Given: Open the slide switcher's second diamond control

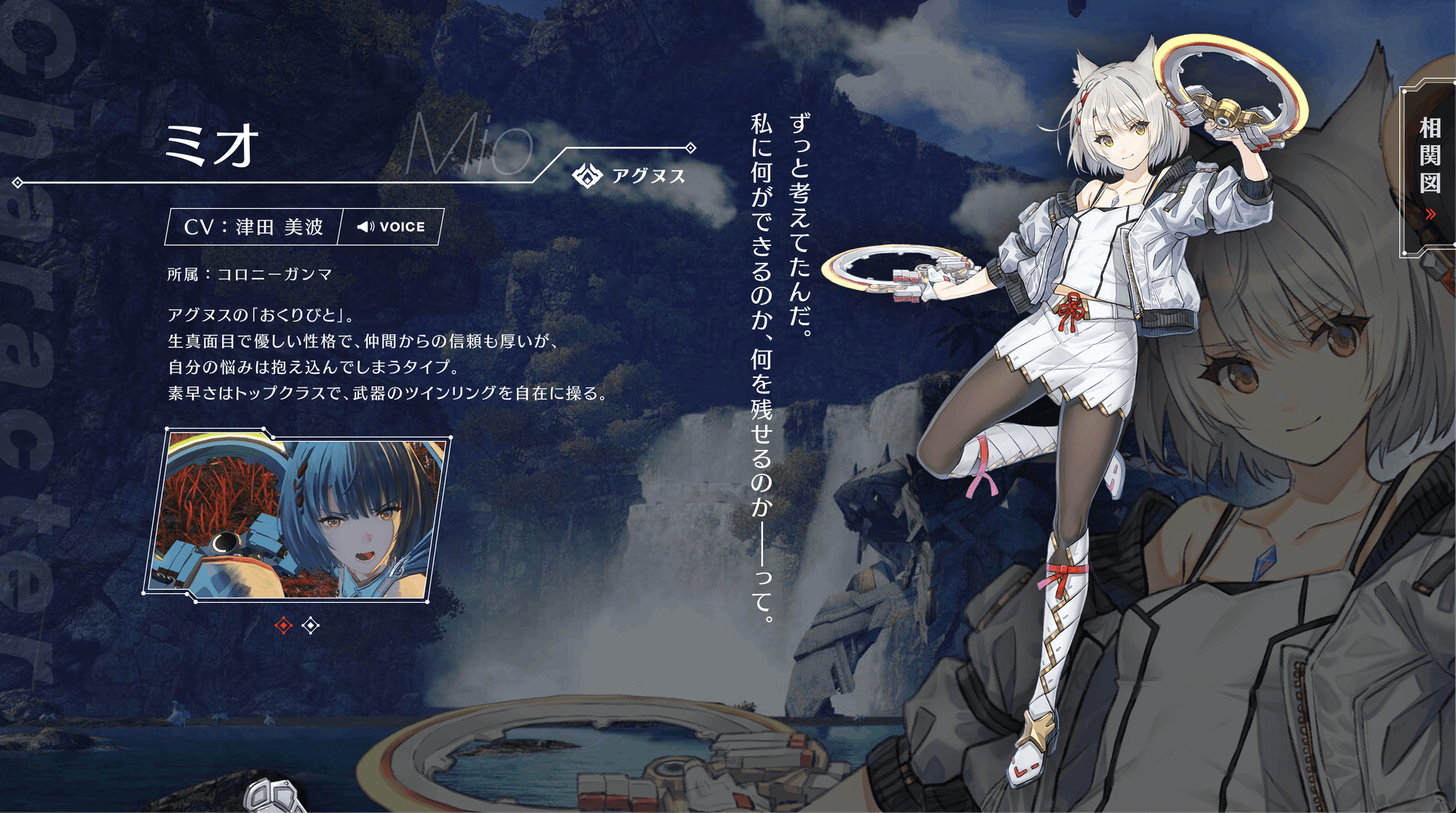Looking at the screenshot, I should [309, 624].
